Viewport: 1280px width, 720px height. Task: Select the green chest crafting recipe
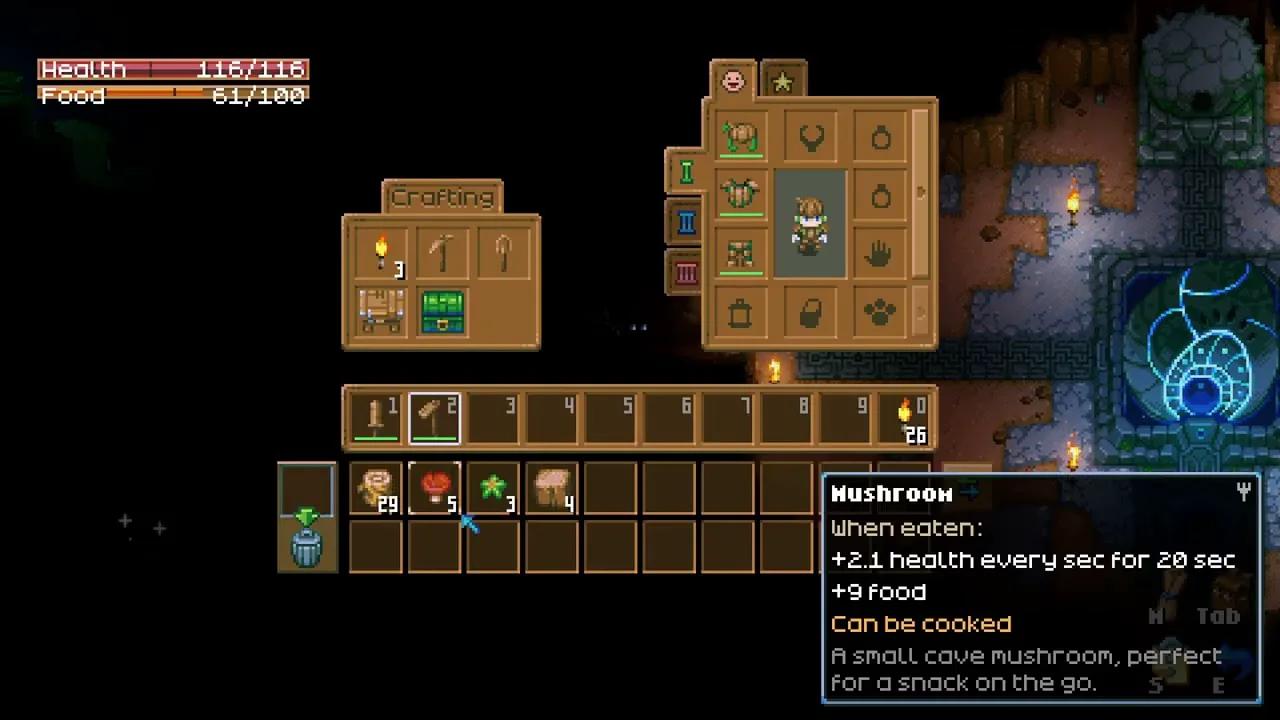(441, 311)
